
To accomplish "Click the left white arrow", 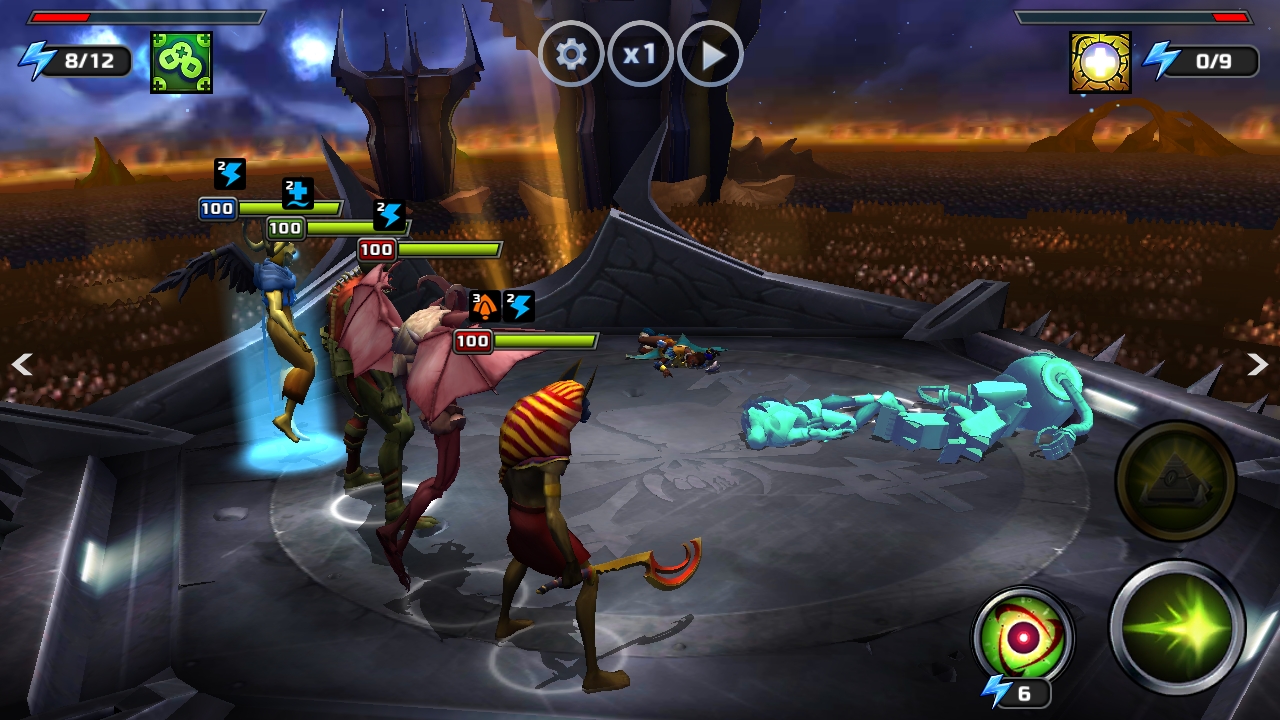I will click(x=22, y=365).
